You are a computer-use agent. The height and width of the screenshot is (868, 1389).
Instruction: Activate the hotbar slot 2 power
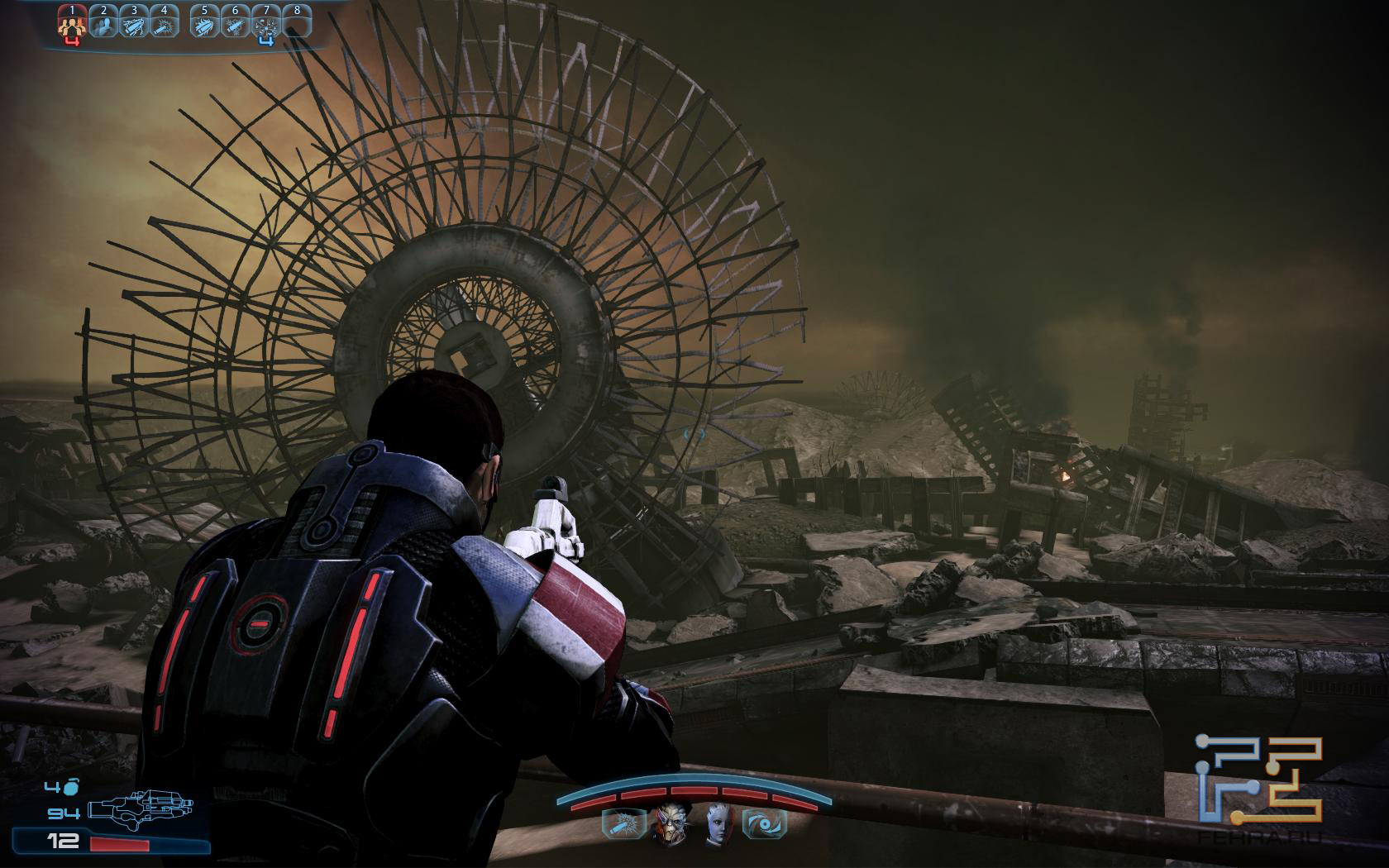[103, 24]
